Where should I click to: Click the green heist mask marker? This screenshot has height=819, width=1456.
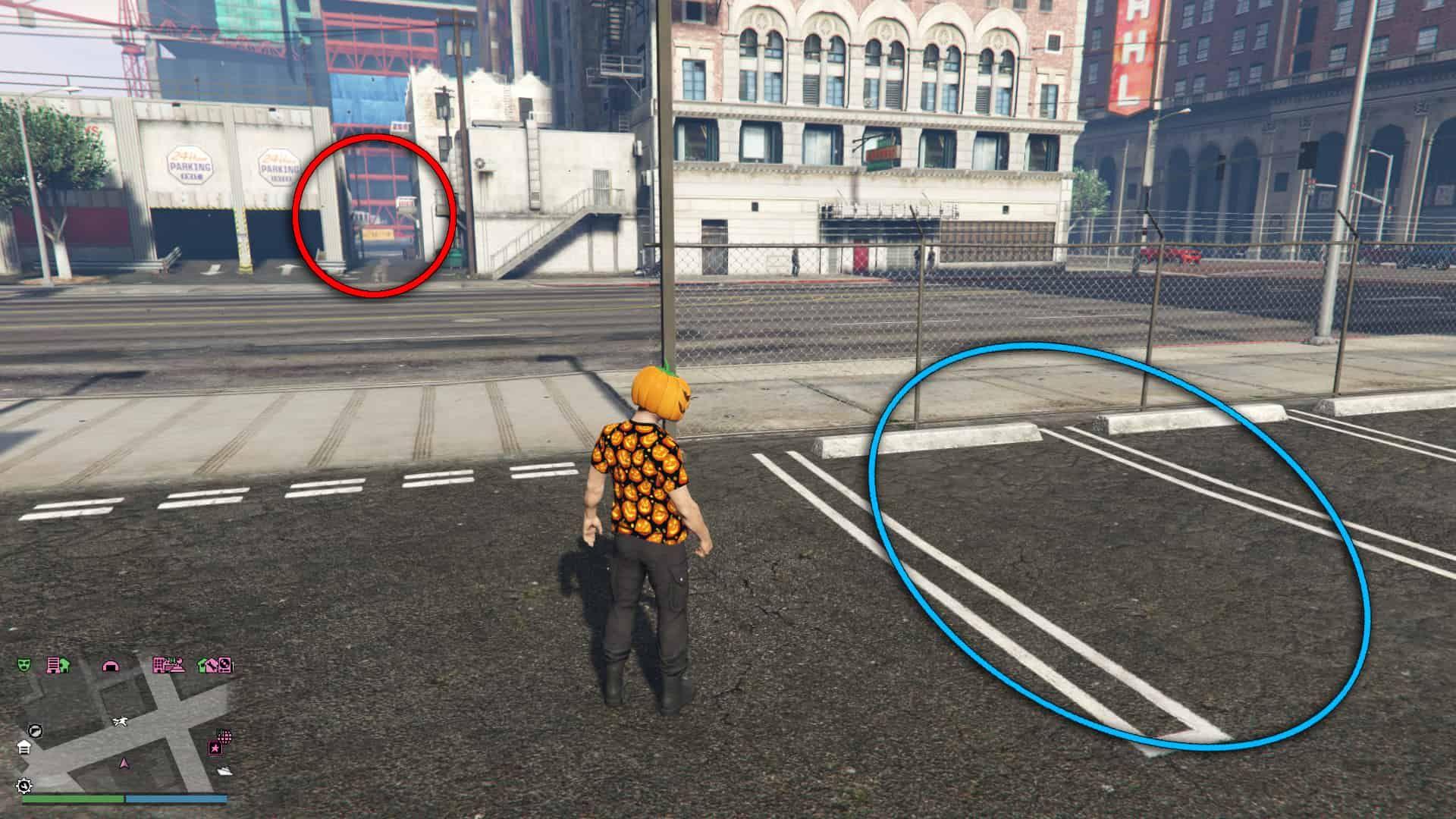[25, 665]
